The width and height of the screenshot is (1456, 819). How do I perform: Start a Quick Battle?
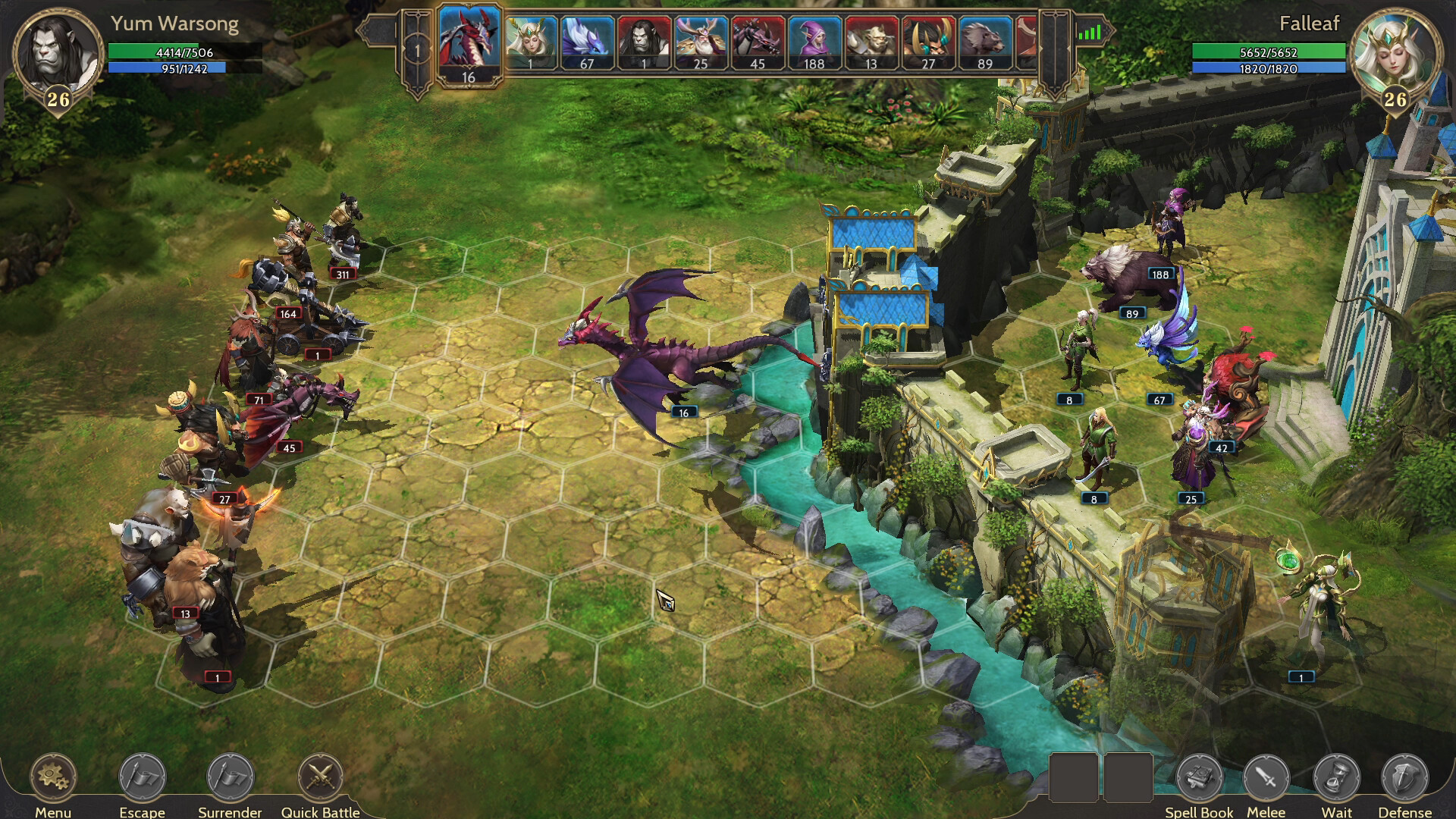click(320, 777)
